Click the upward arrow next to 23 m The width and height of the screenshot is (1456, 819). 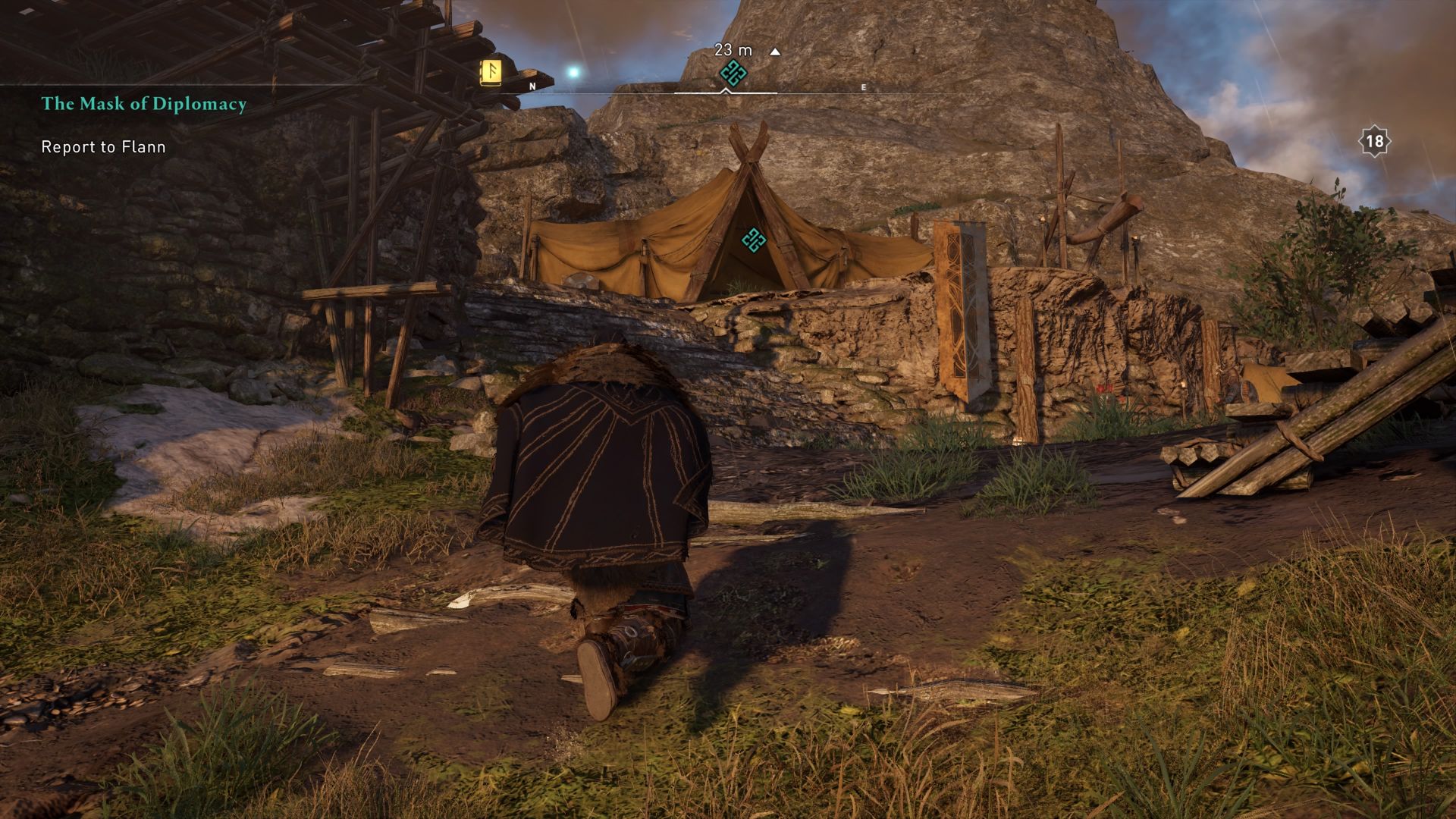773,52
